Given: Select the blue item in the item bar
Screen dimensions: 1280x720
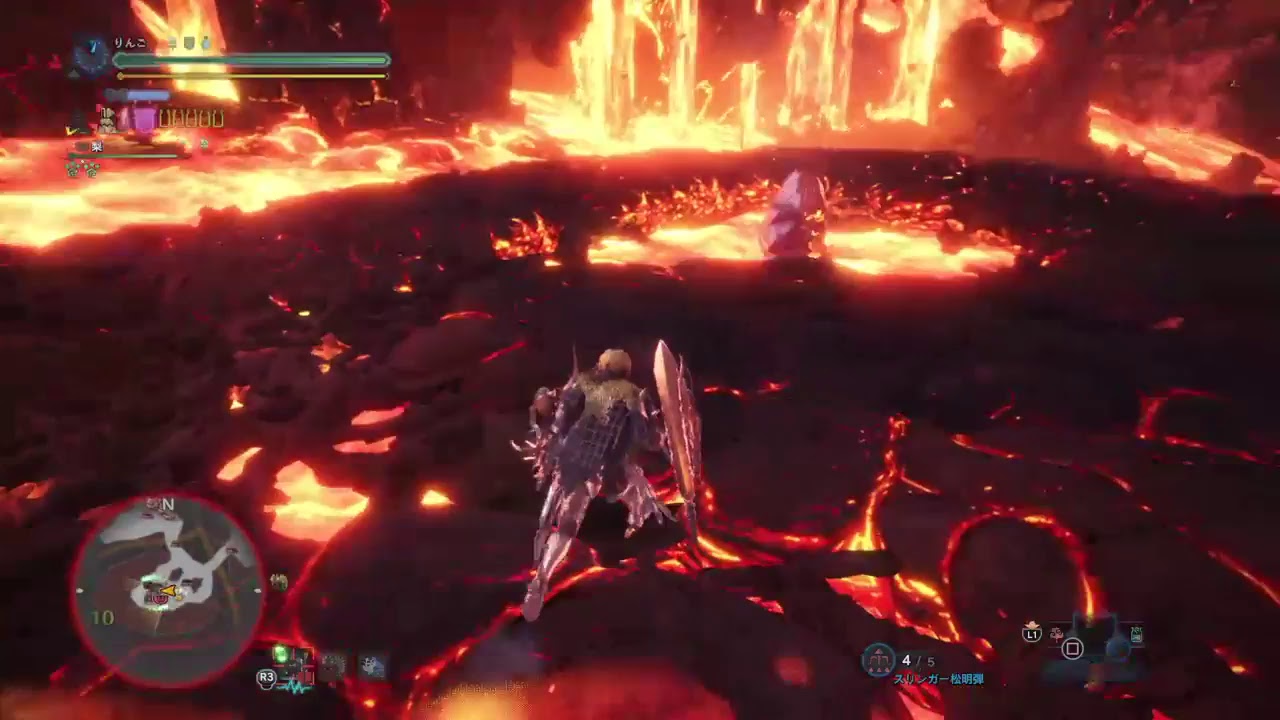Looking at the screenshot, I should point(1117,649).
